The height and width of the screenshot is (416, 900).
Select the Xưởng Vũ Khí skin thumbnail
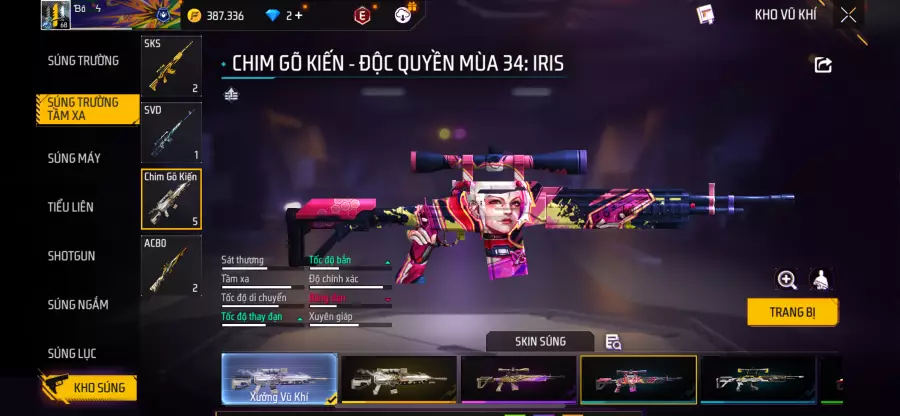click(279, 380)
